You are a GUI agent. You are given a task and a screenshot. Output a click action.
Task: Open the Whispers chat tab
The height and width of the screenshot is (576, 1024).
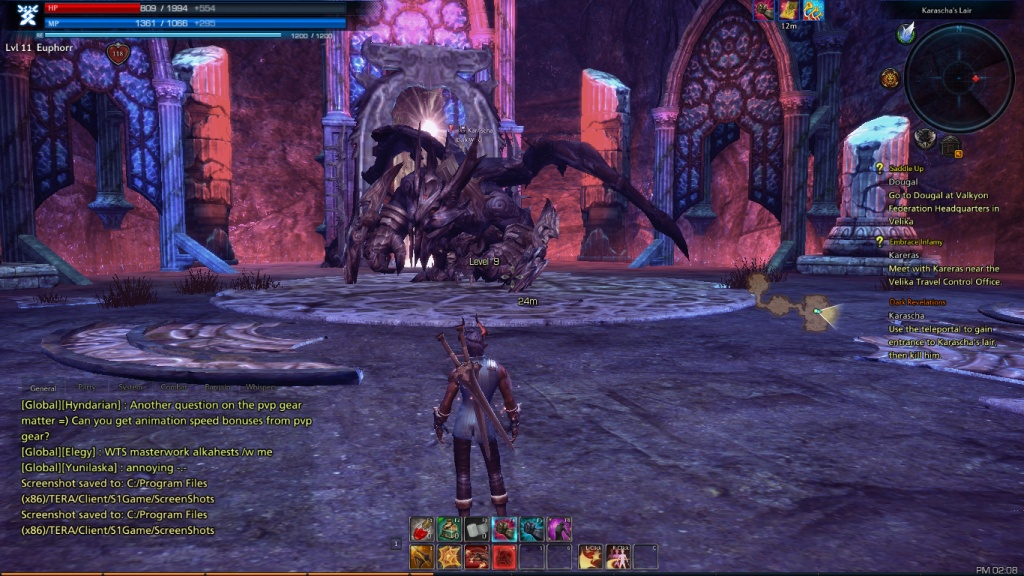(260, 388)
